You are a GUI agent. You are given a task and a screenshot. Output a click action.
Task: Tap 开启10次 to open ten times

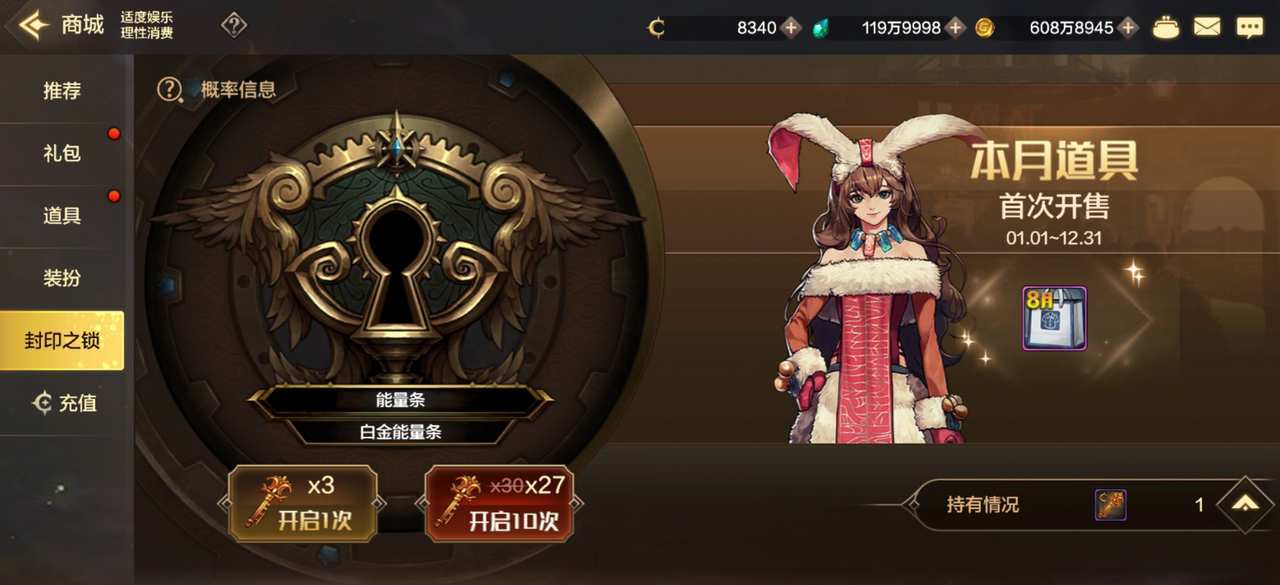pyautogui.click(x=499, y=505)
